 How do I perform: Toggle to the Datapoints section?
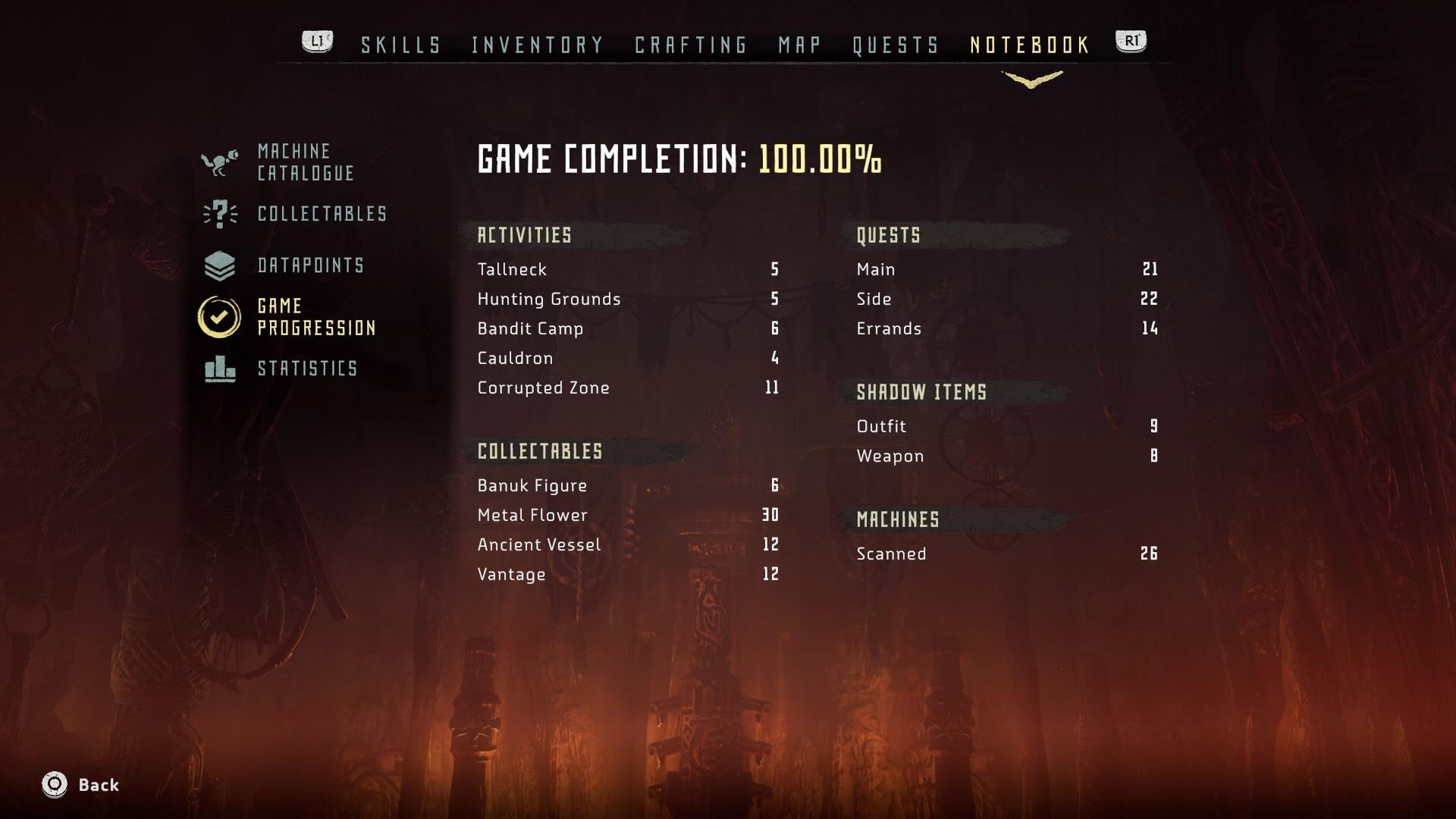coord(311,265)
